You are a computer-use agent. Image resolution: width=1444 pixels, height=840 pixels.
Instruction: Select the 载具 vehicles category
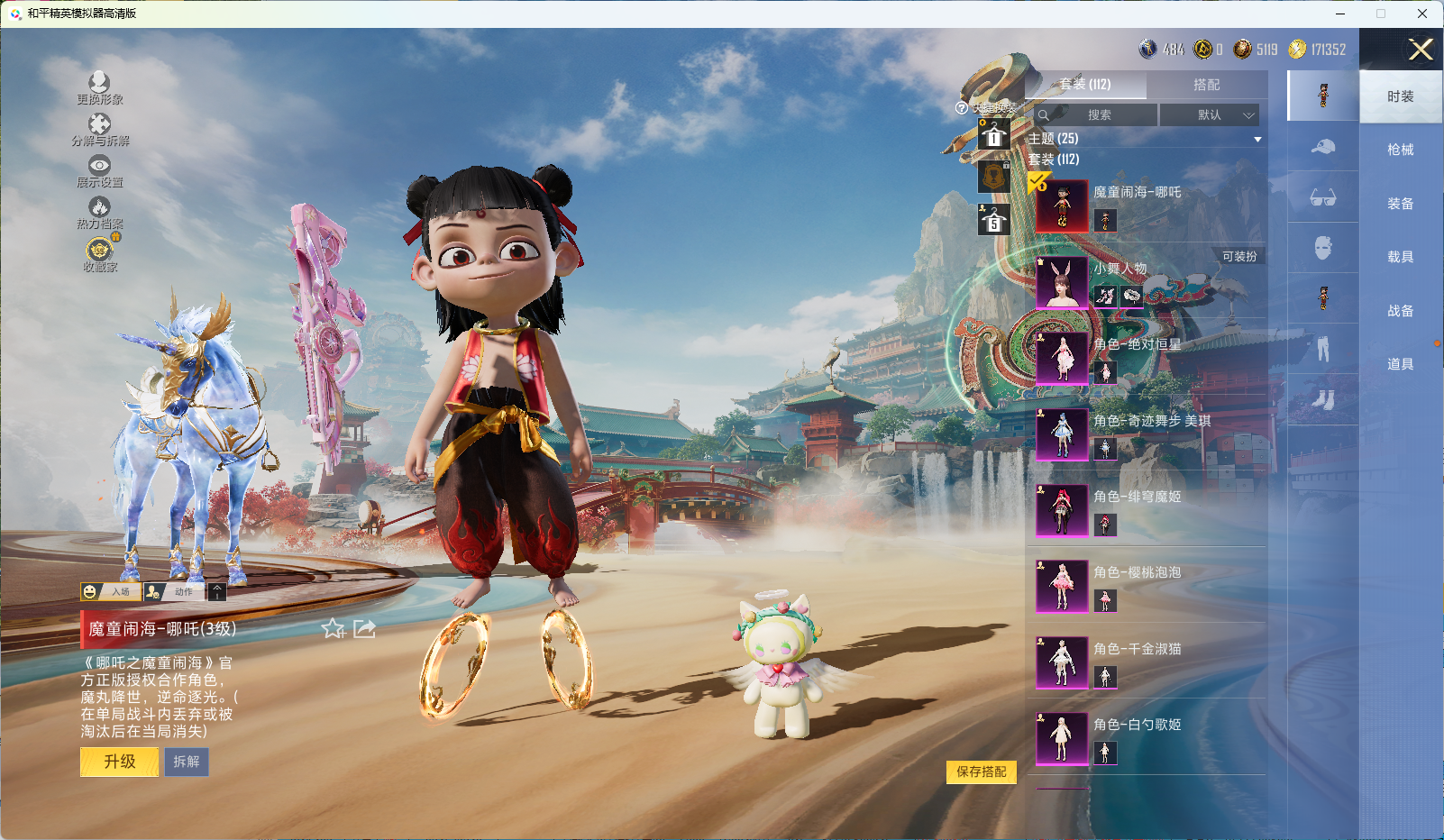pos(1400,257)
